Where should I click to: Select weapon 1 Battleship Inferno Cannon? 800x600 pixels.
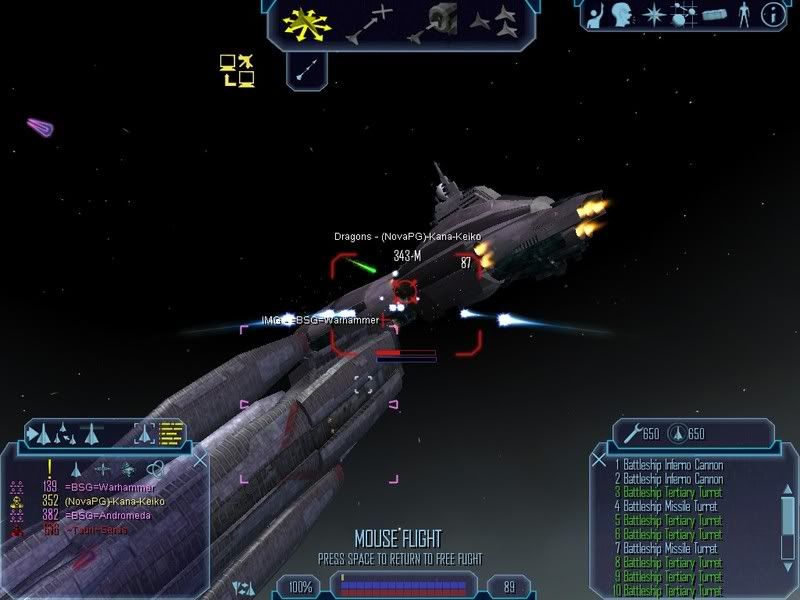pyautogui.click(x=669, y=465)
